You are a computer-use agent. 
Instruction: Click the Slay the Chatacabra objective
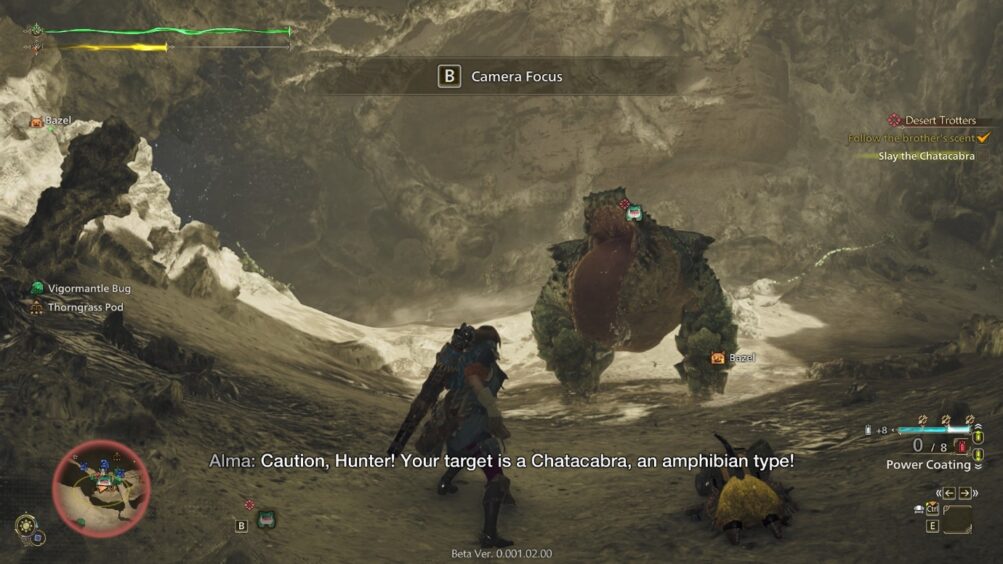point(925,156)
